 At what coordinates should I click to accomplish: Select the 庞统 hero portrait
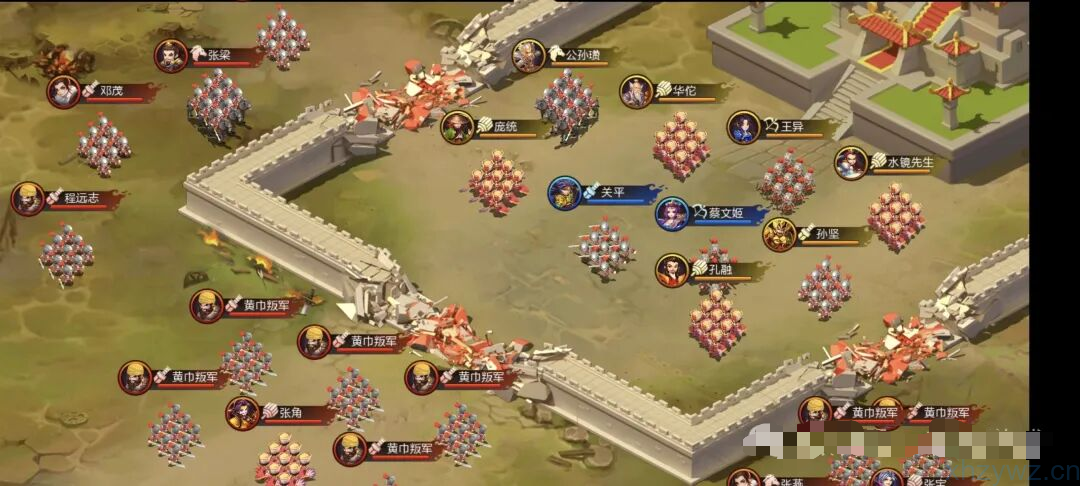coord(458,127)
